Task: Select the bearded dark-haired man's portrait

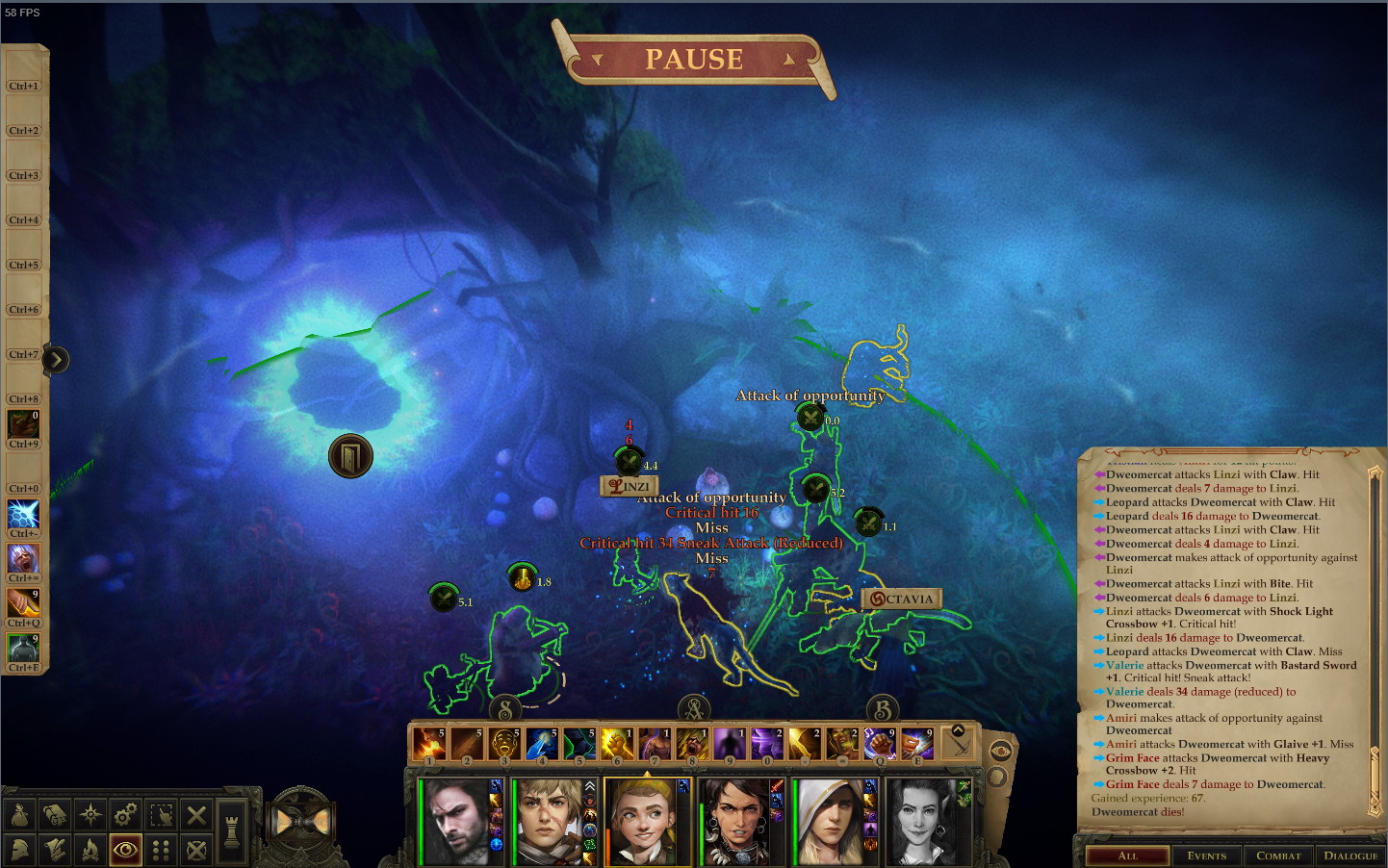Action: (455, 821)
